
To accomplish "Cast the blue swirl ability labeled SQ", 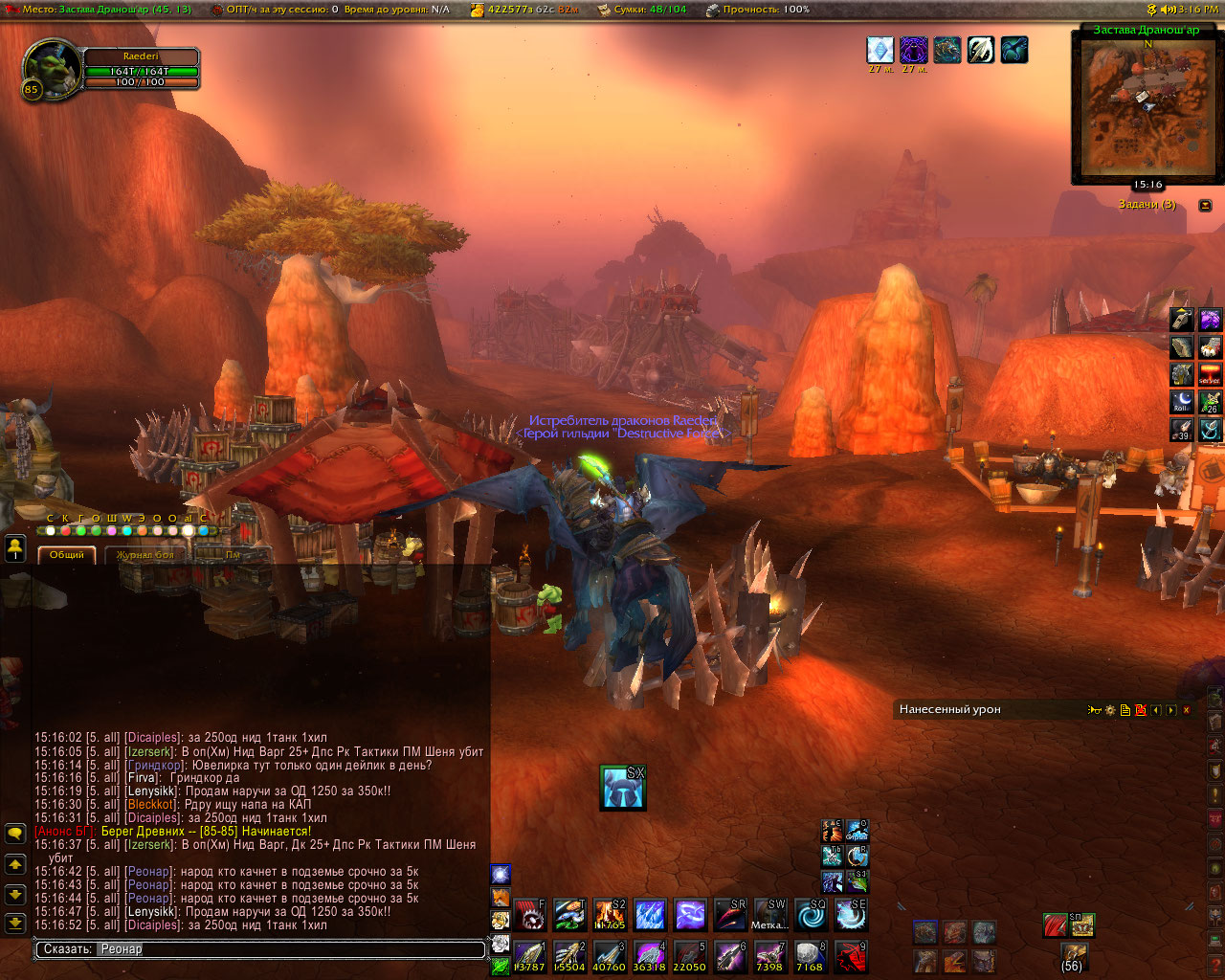I will [x=810, y=915].
